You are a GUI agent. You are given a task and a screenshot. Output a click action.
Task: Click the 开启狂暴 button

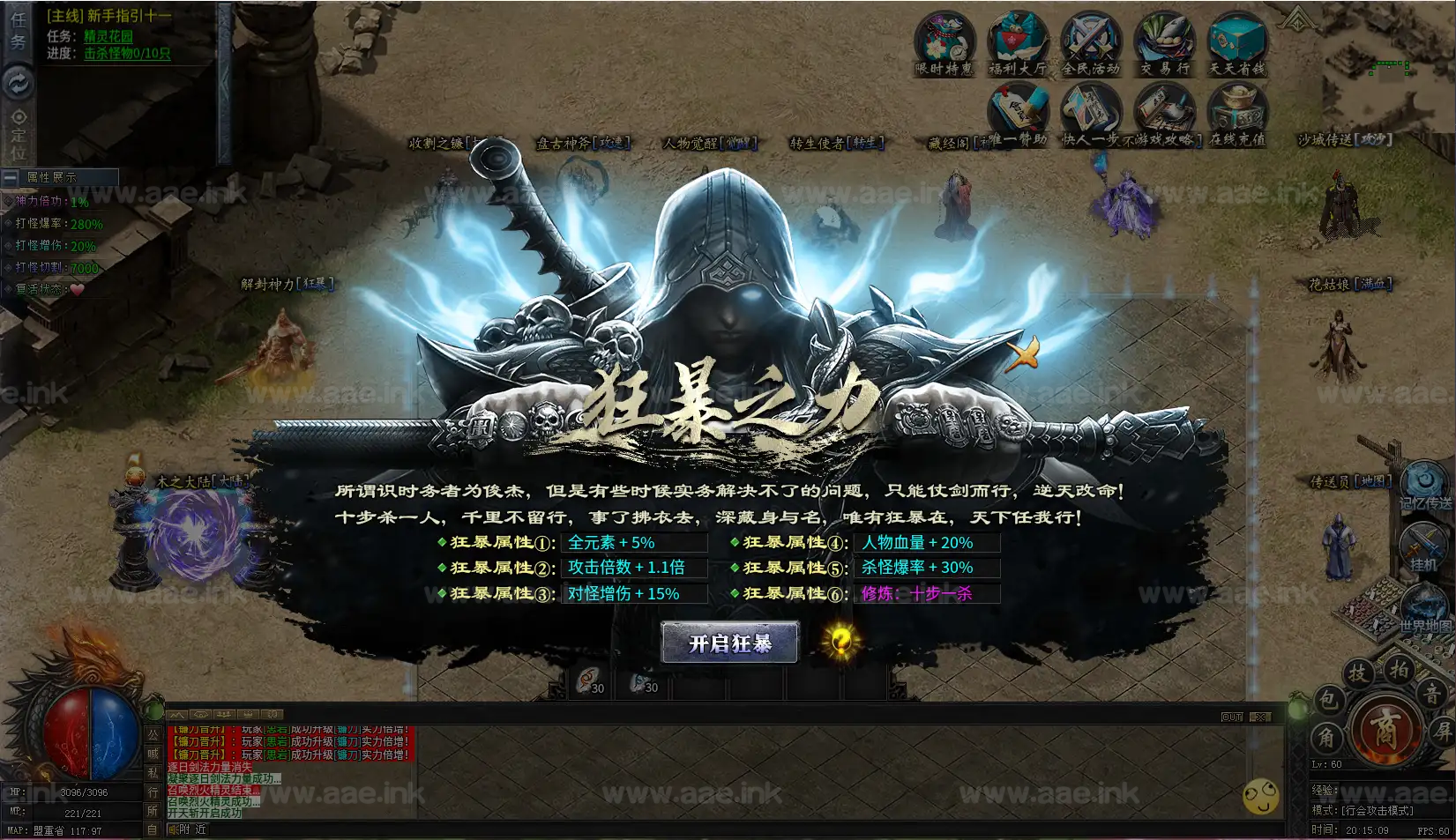coord(729,643)
